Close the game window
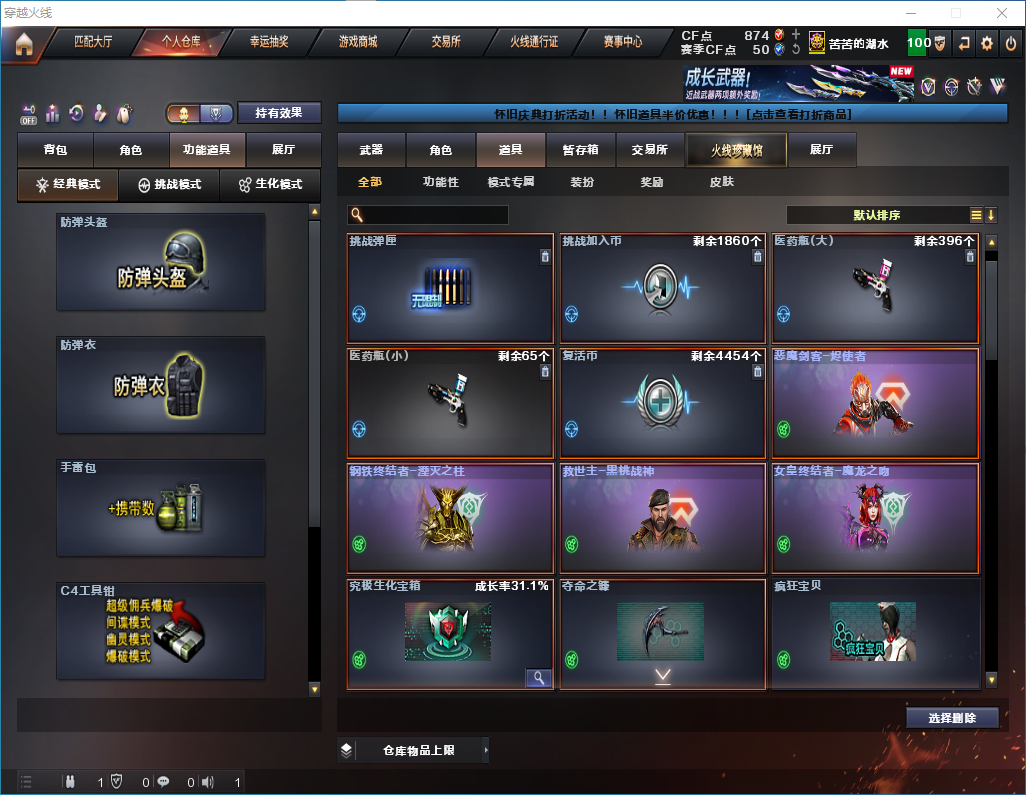The height and width of the screenshot is (795, 1026). [x=1002, y=12]
